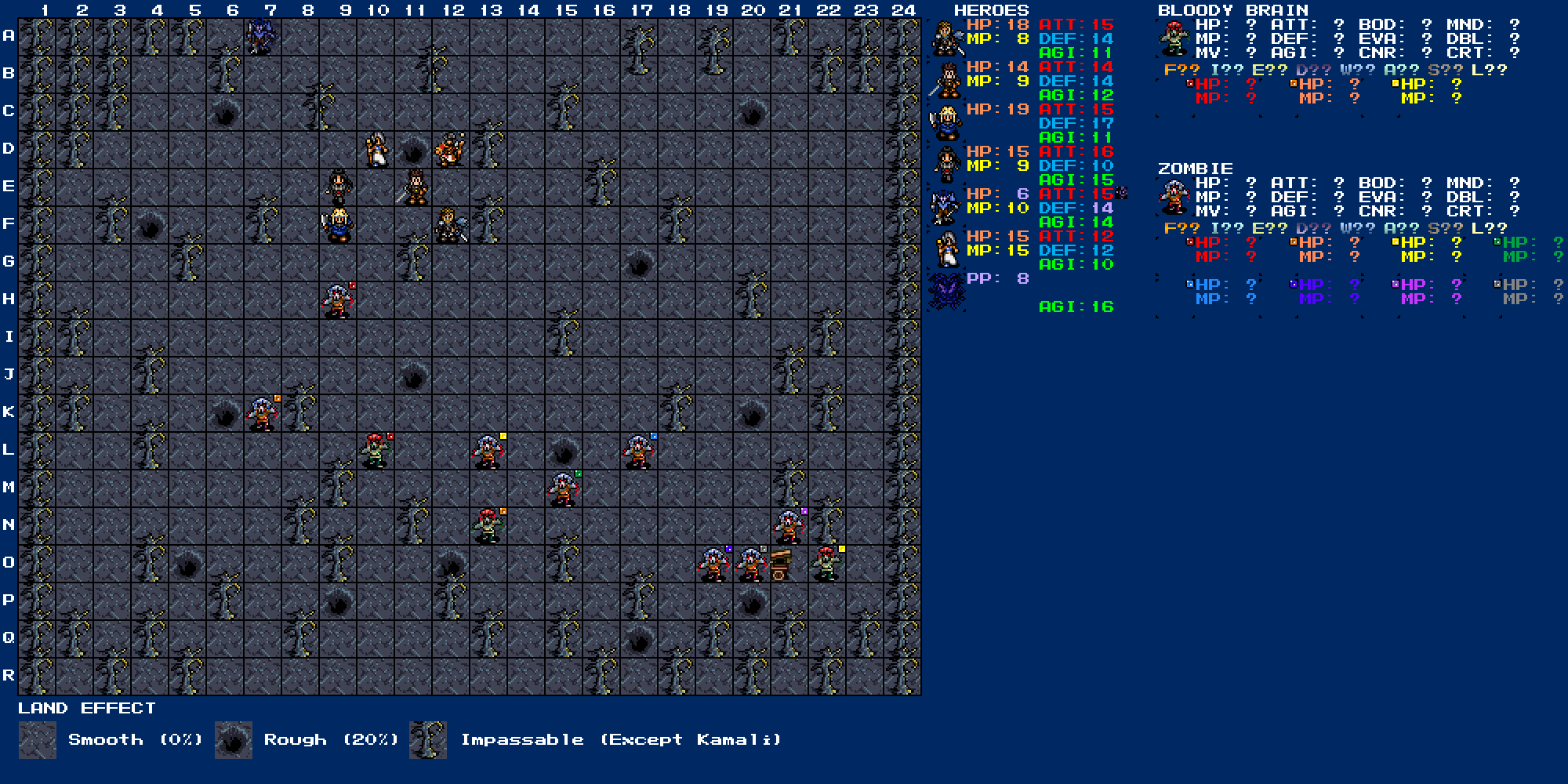Select the white-robed healer hero portrait

[946, 250]
